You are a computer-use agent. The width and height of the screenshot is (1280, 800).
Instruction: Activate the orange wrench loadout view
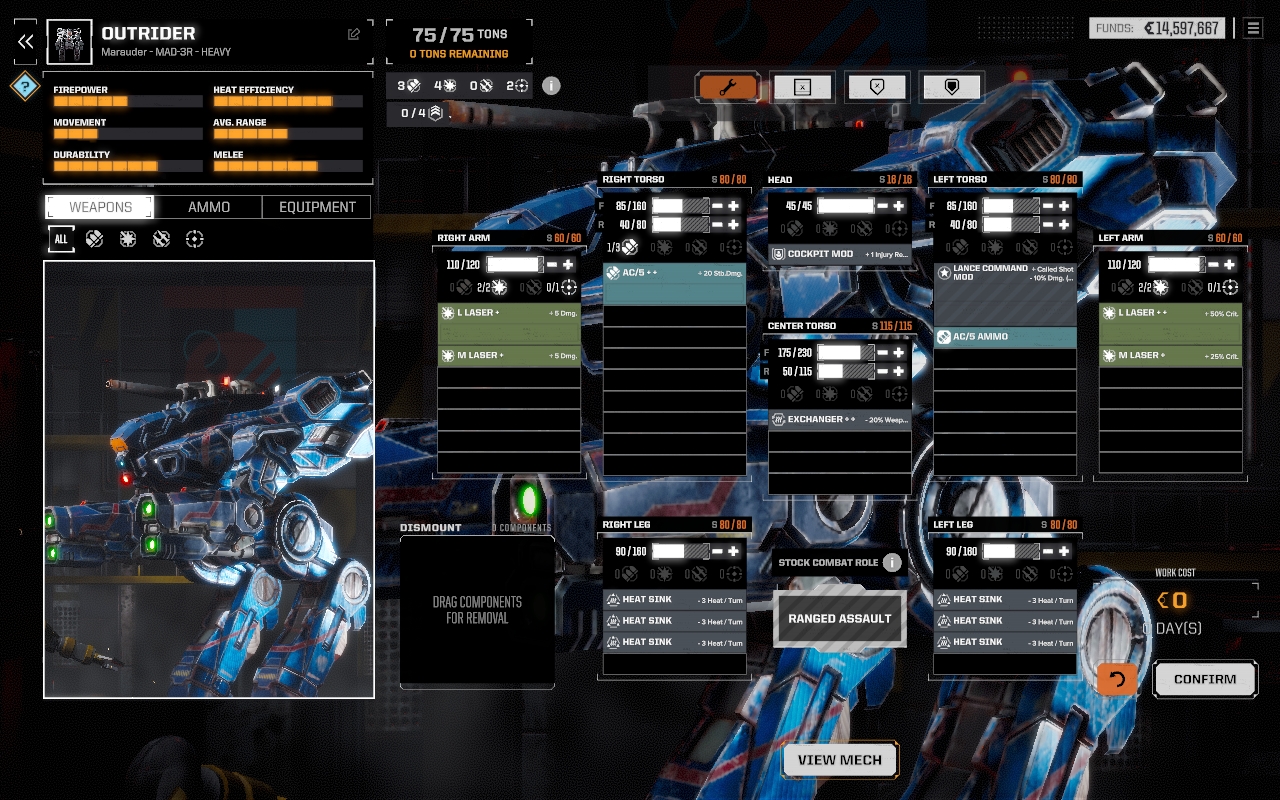[x=728, y=88]
